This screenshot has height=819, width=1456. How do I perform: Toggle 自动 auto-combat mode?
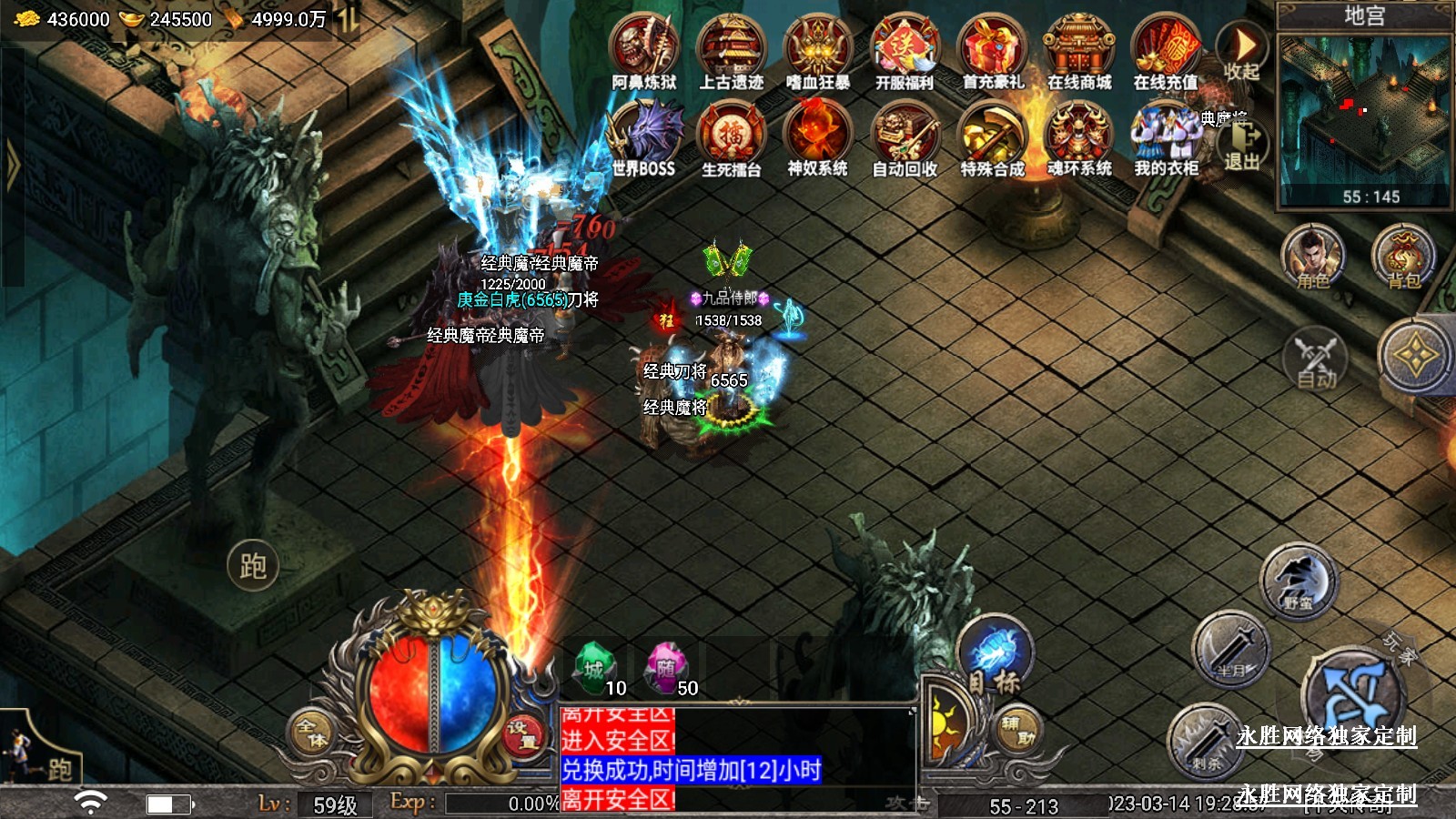tap(1316, 359)
